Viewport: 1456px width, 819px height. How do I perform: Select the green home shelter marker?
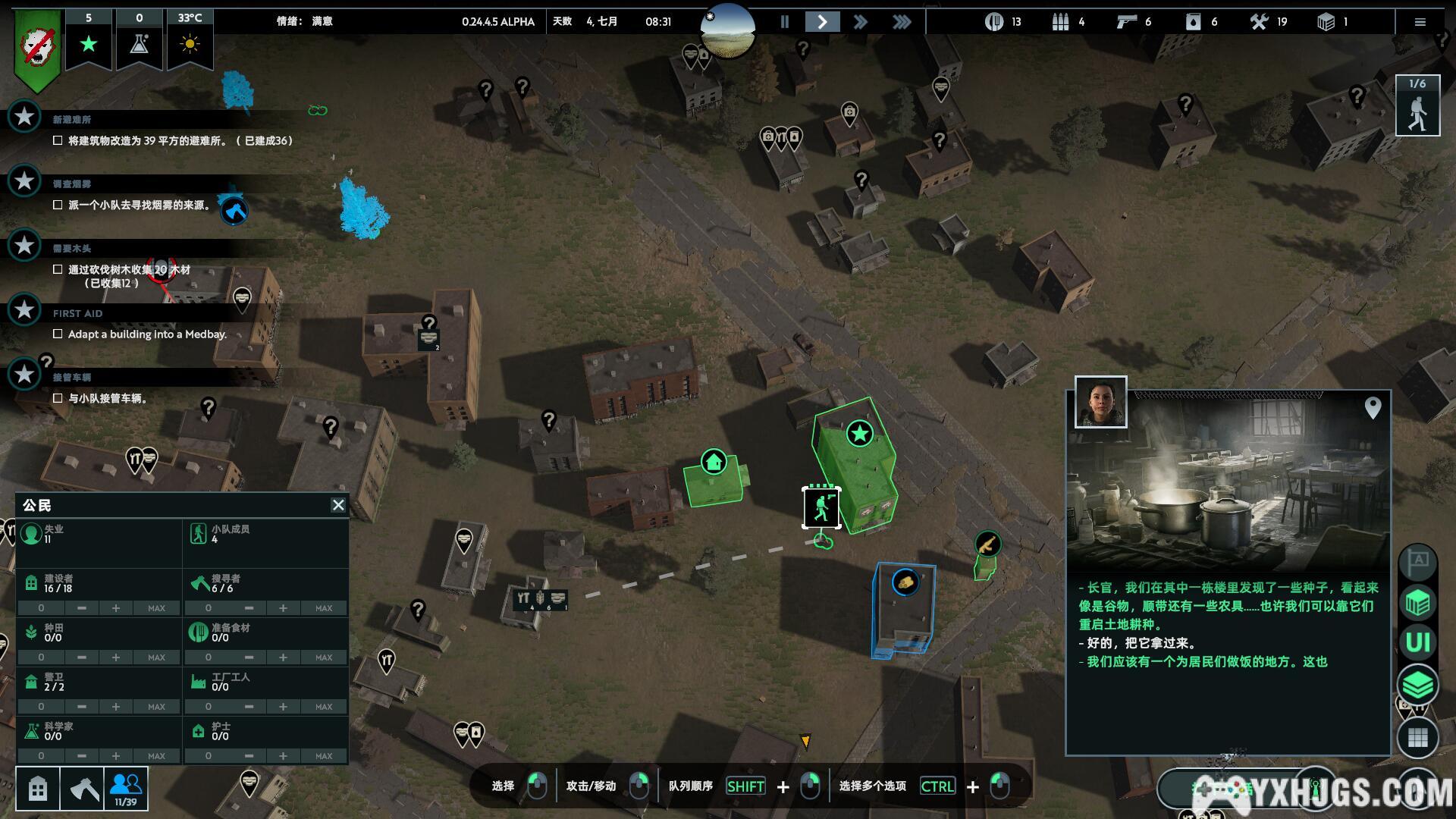coord(714,462)
